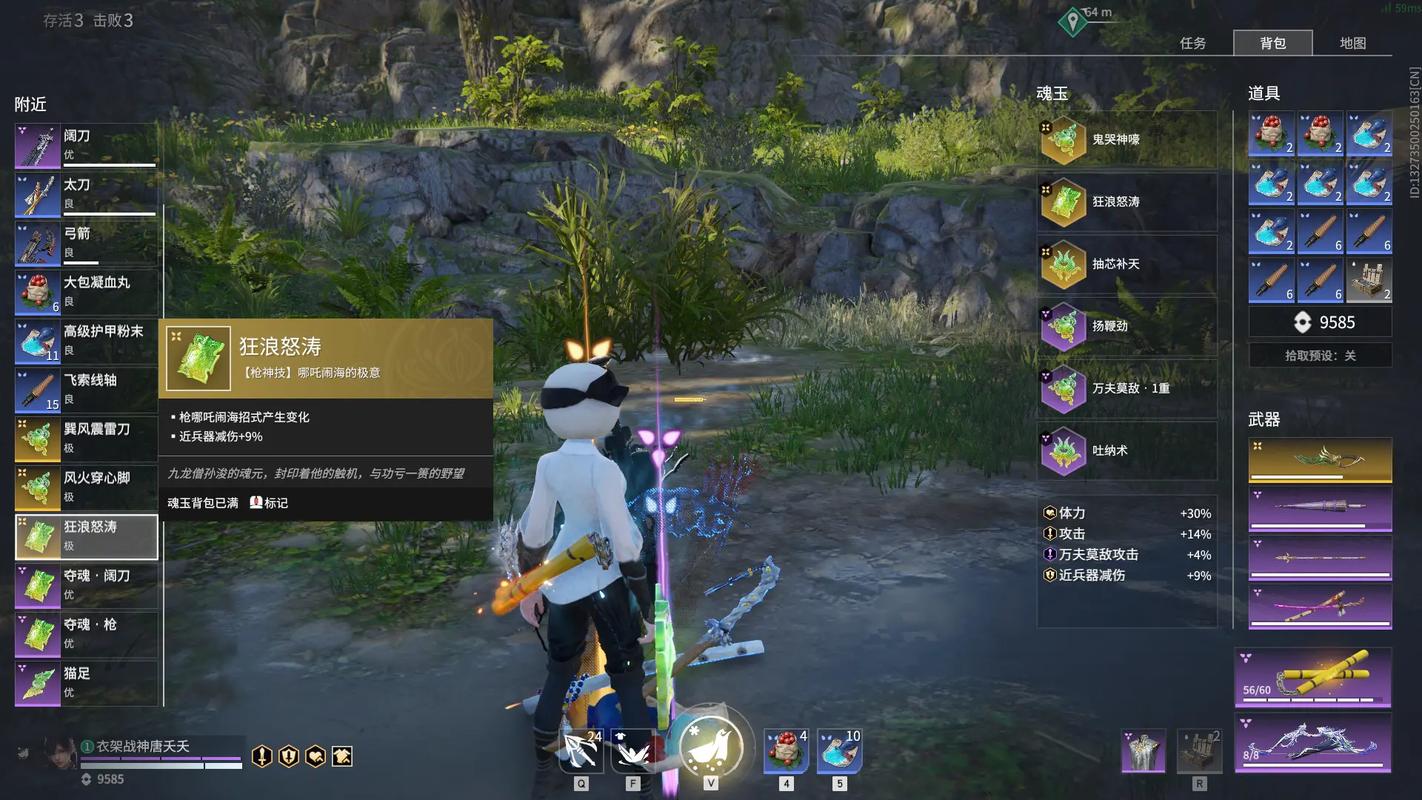
Task: Select the 太刀 nearby item
Action: pos(87,195)
